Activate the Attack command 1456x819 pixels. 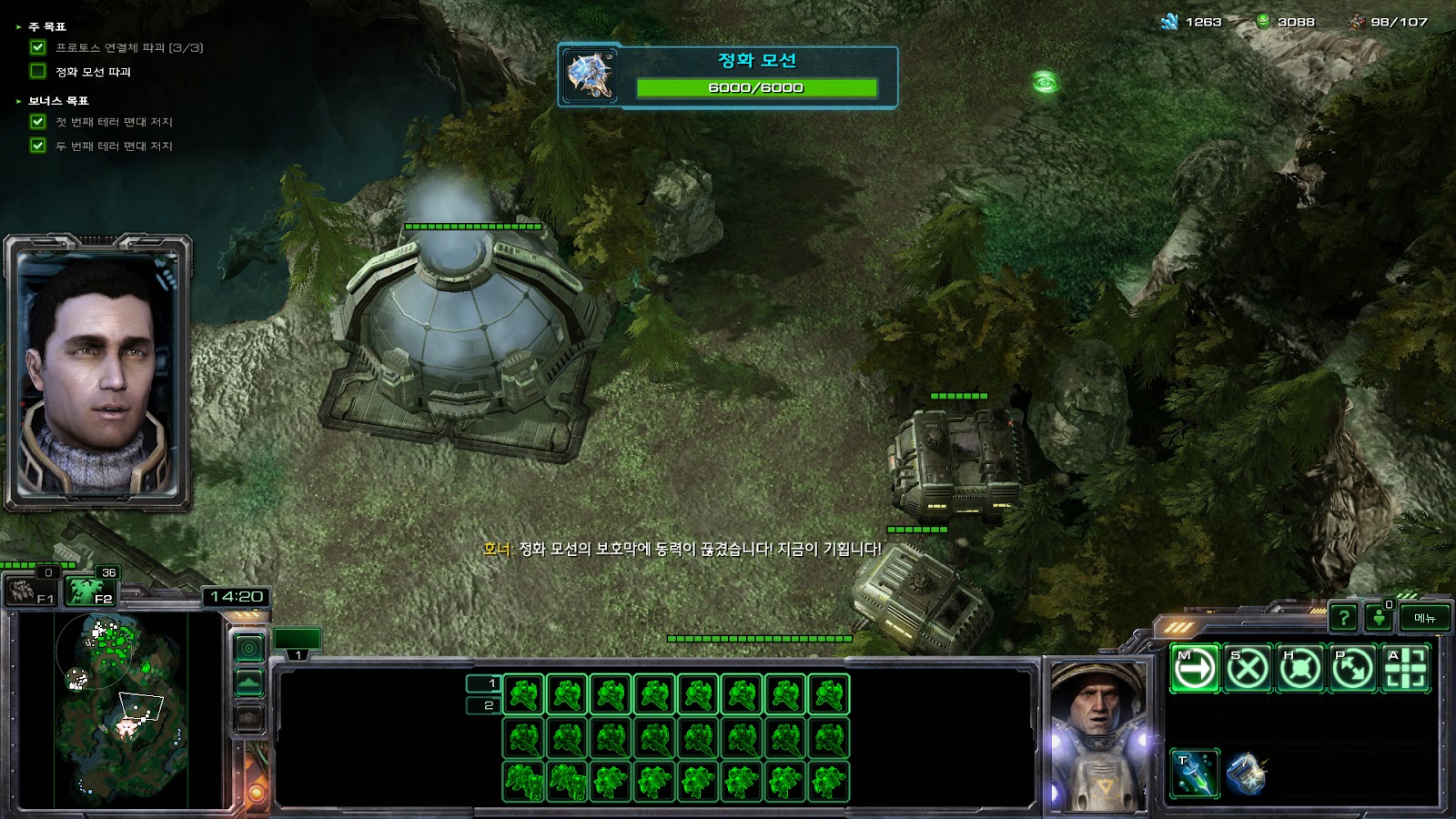pyautogui.click(x=1406, y=669)
